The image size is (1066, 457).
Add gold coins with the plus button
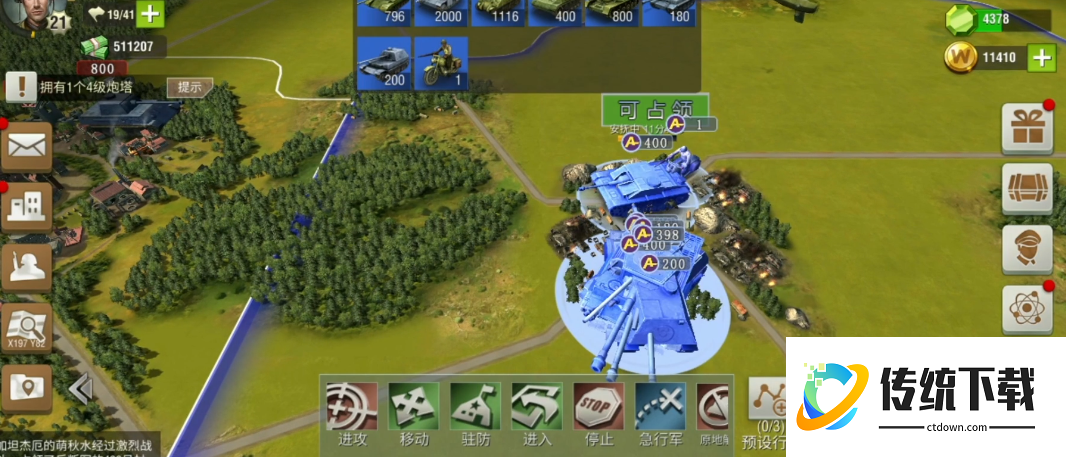pos(1042,57)
